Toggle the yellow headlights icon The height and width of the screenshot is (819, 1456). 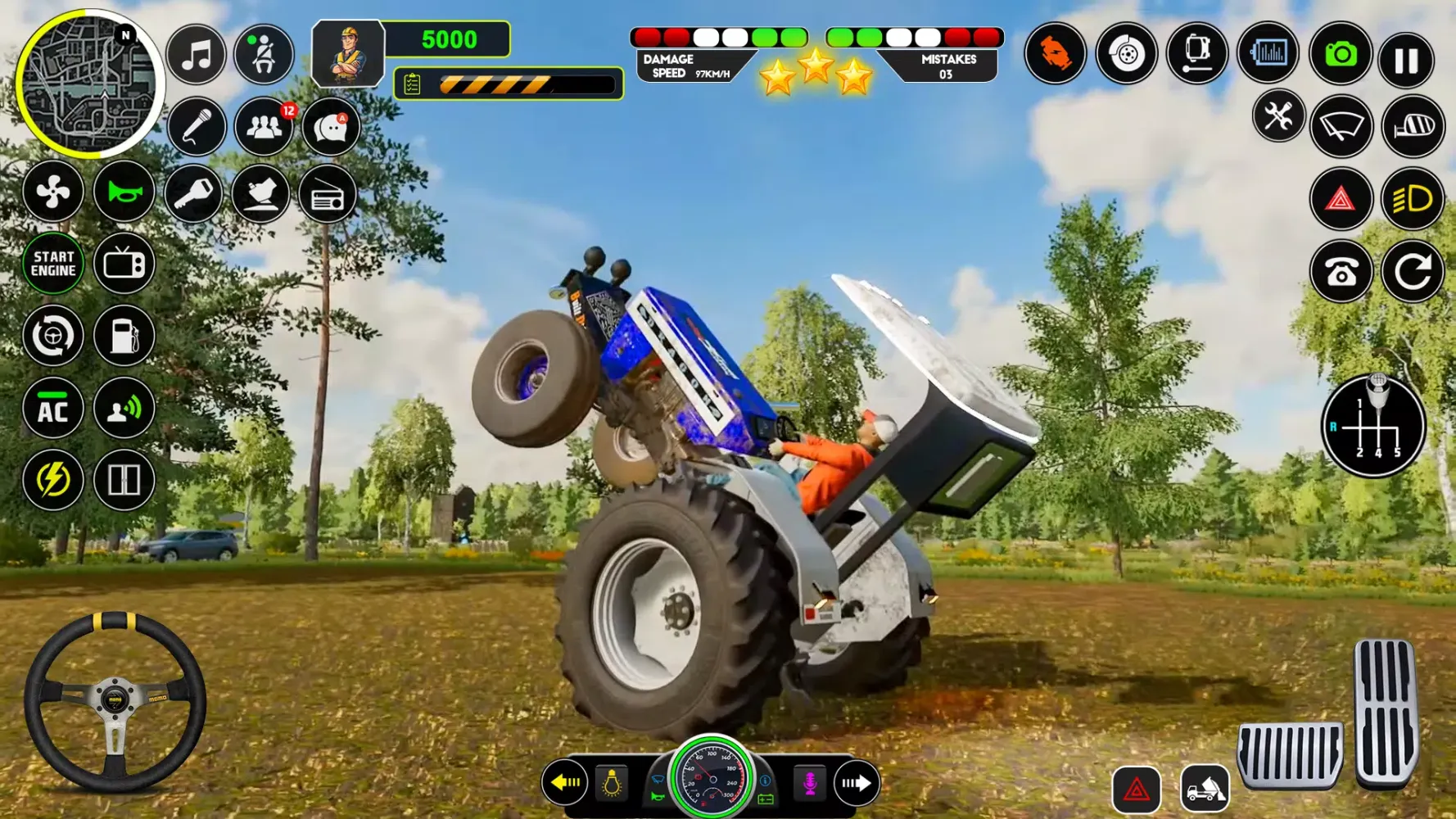click(1413, 199)
